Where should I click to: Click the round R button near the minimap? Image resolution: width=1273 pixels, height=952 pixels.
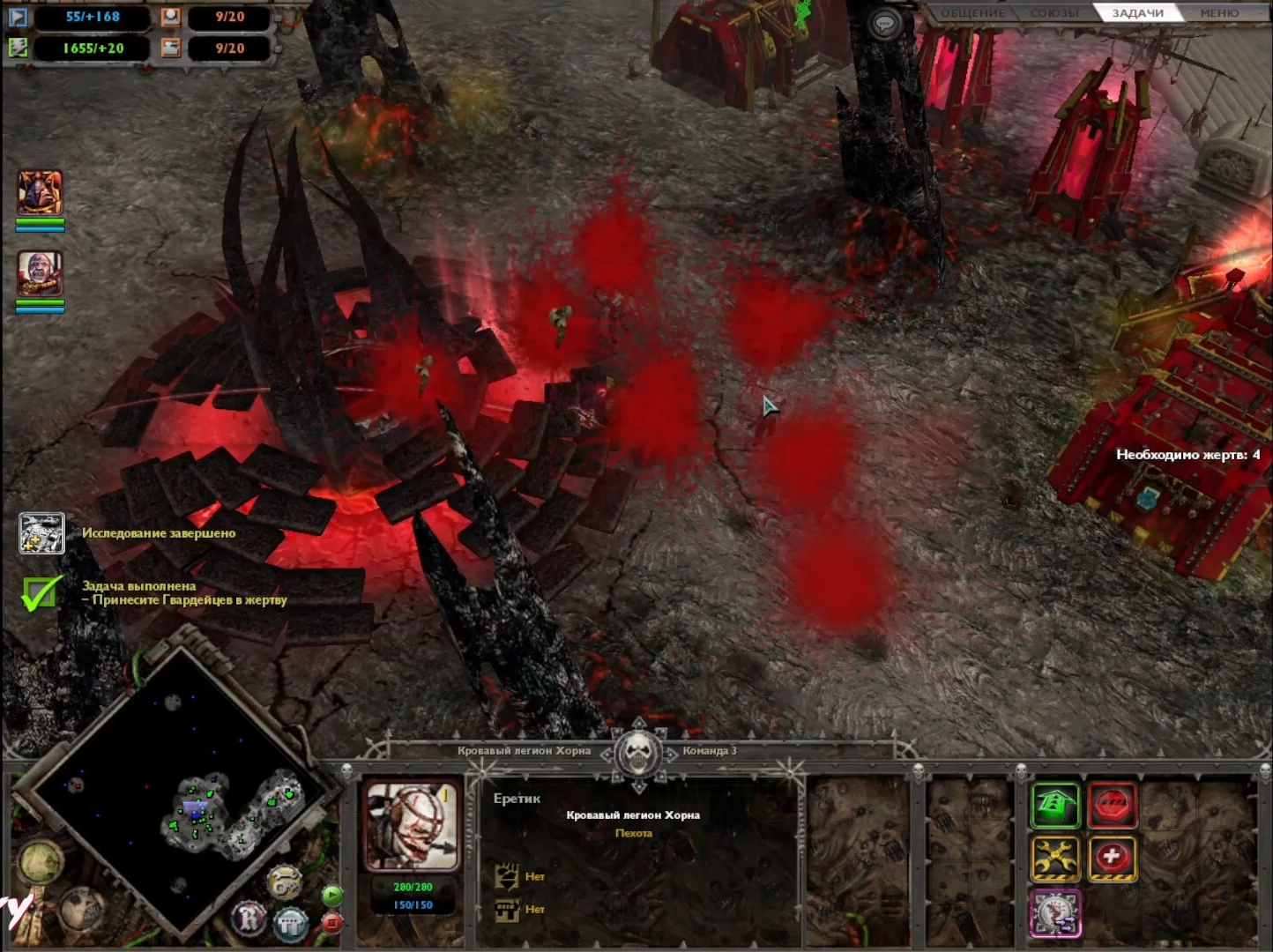coord(249,919)
